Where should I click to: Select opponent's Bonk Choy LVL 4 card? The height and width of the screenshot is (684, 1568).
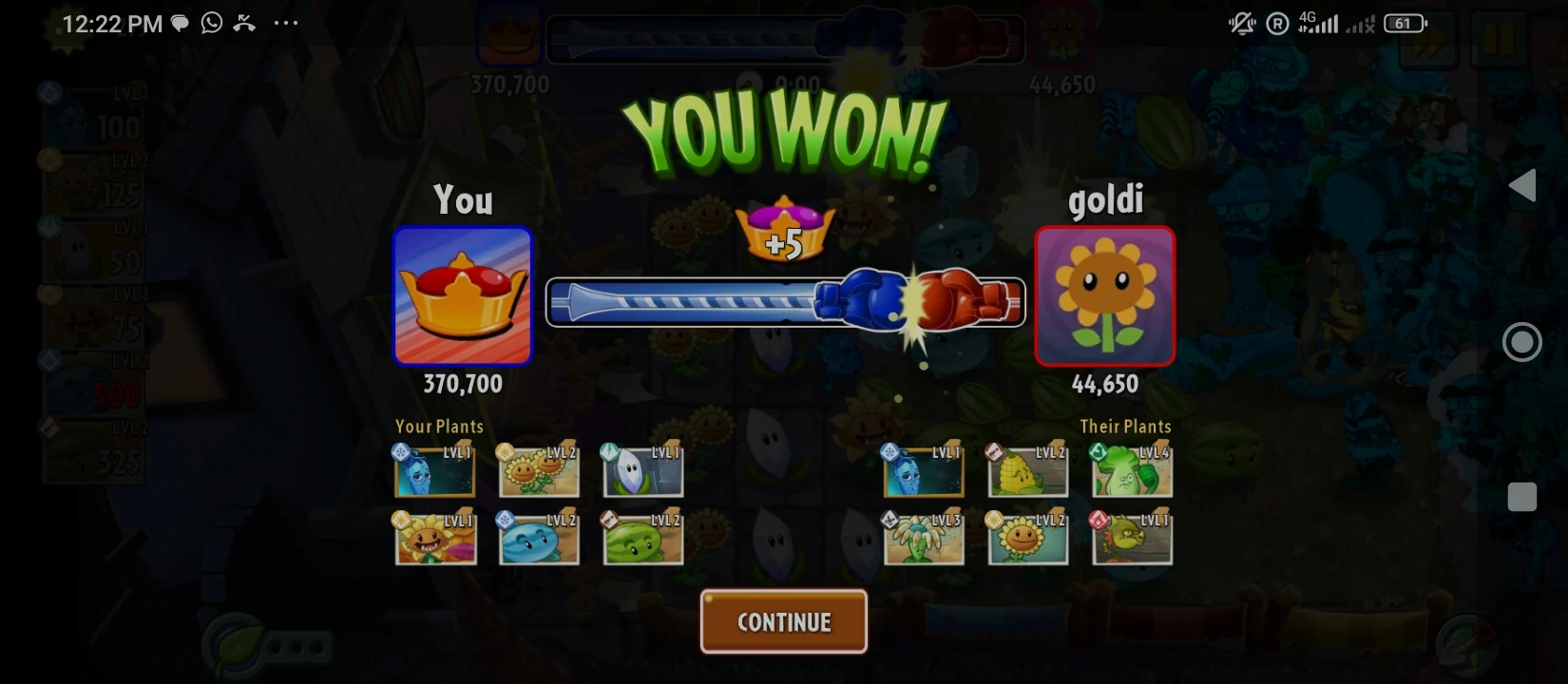tap(1131, 470)
